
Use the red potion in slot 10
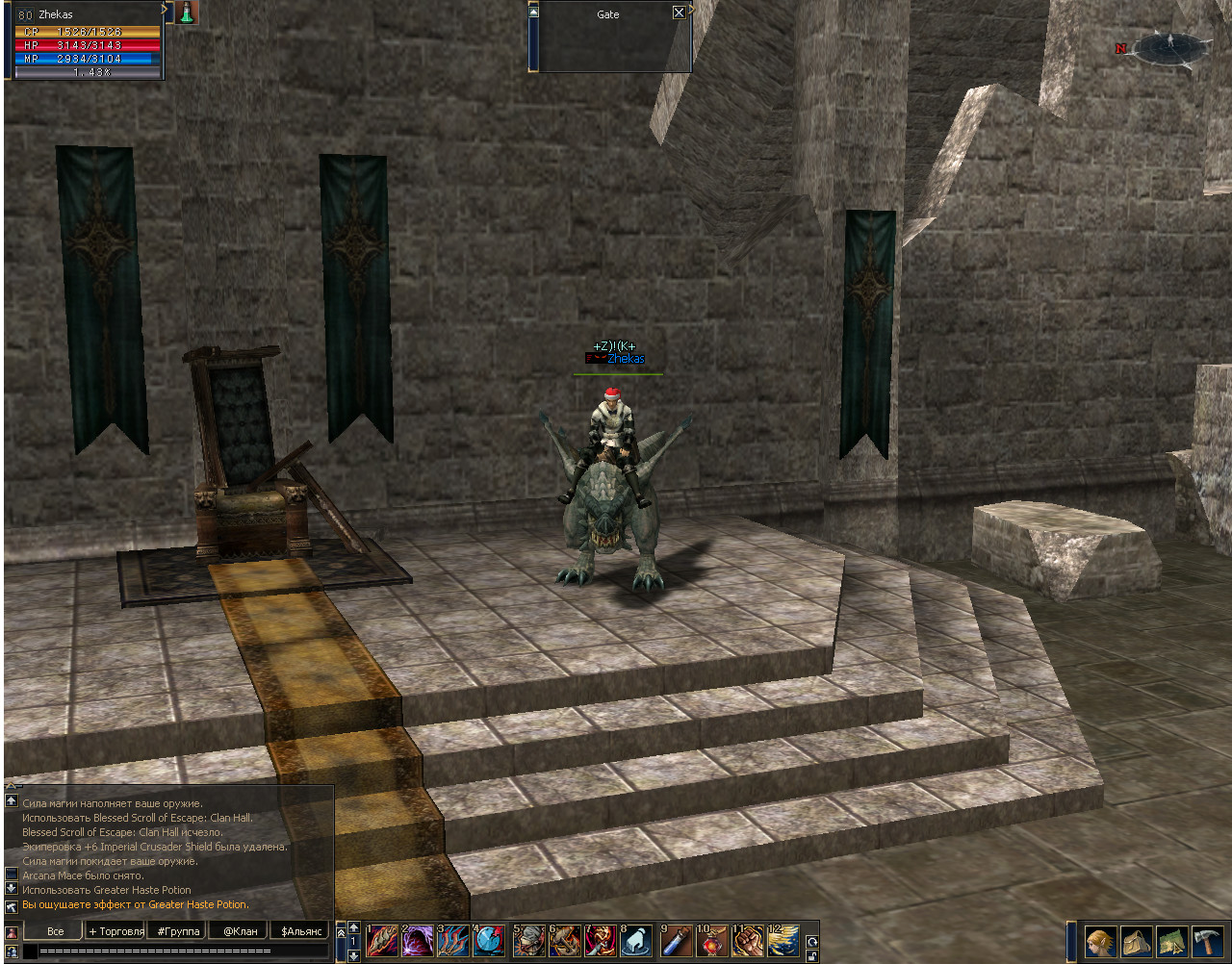click(712, 941)
